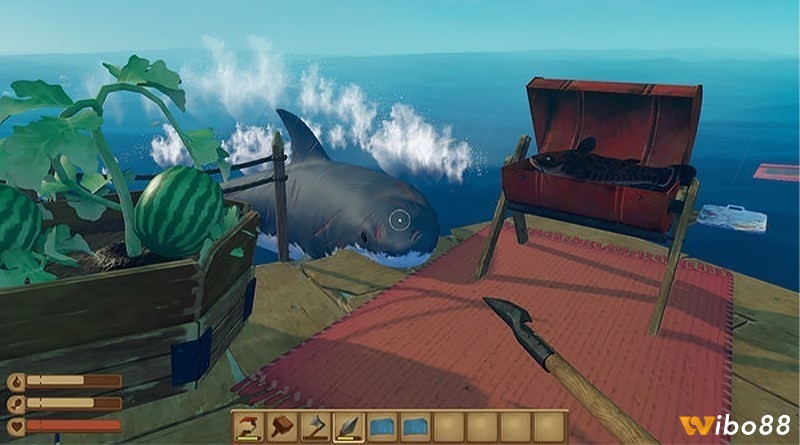Select the spear hotbar slot
The image size is (800, 445).
point(348,427)
